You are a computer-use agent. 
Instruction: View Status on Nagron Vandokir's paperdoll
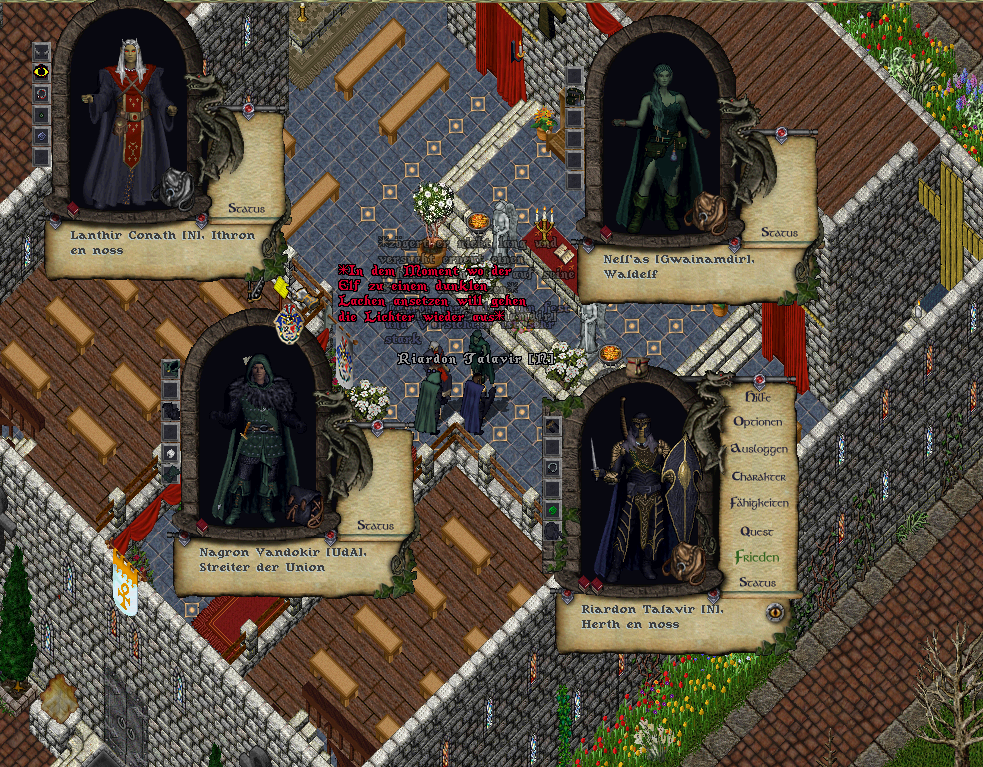tap(375, 525)
